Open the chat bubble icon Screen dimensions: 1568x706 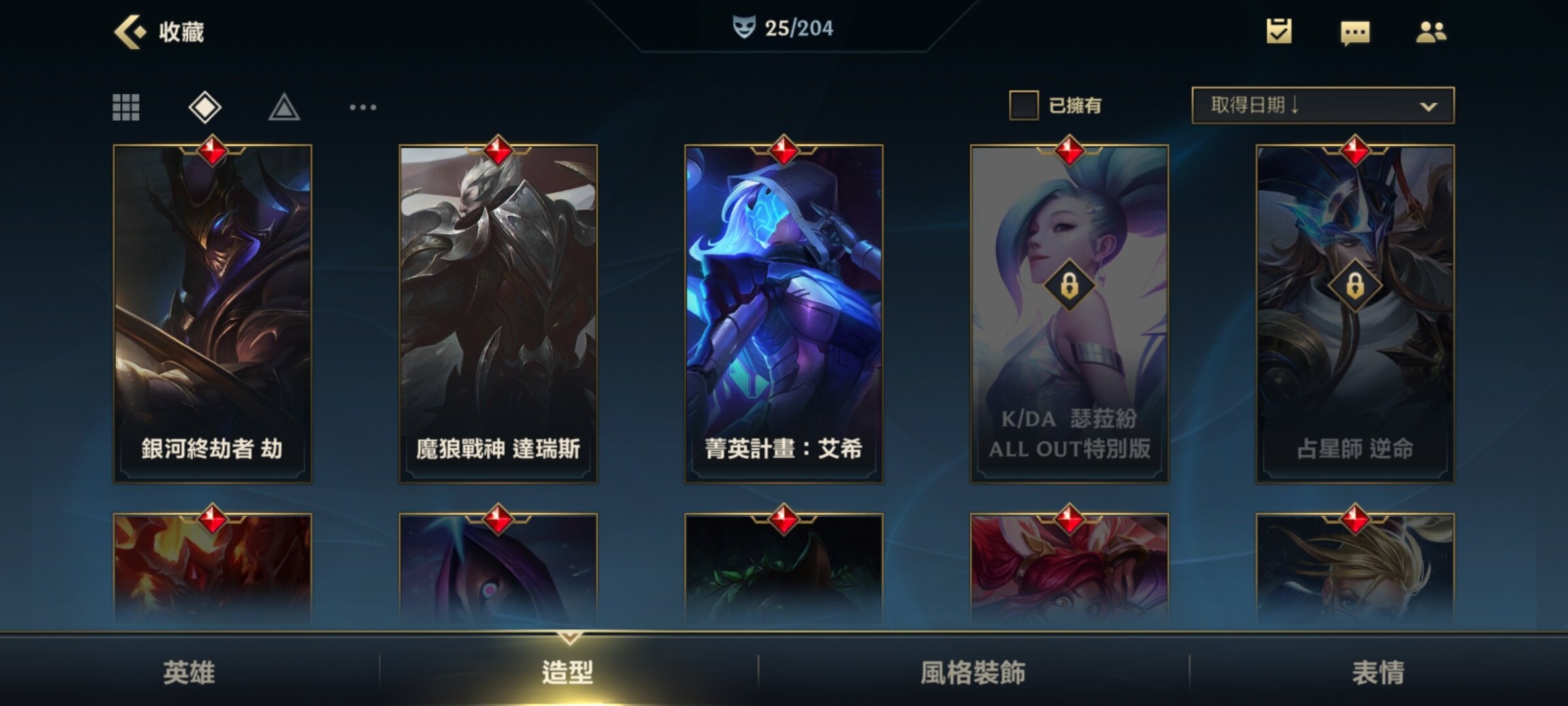pyautogui.click(x=1354, y=32)
